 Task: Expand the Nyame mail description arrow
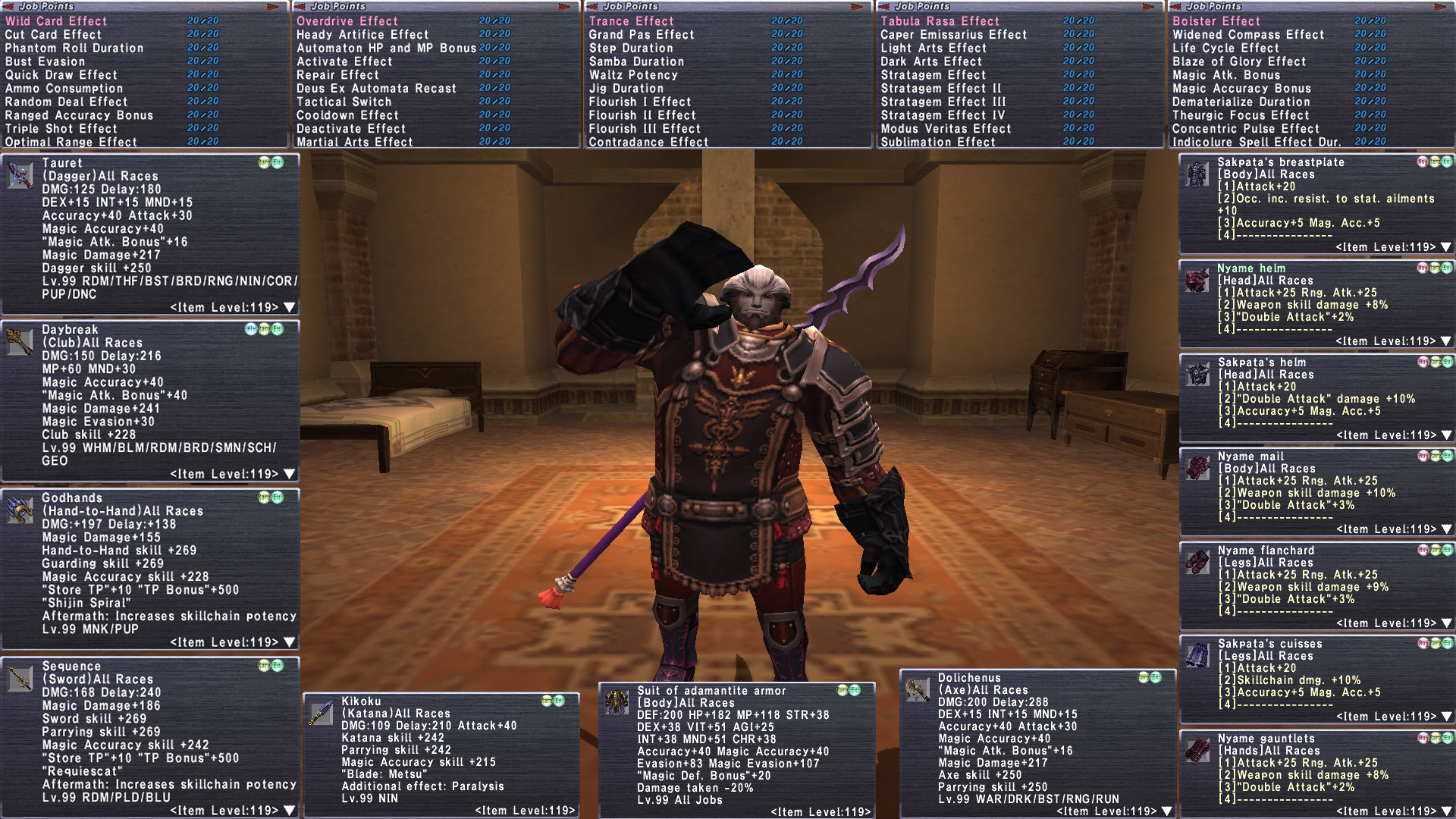click(x=1445, y=529)
